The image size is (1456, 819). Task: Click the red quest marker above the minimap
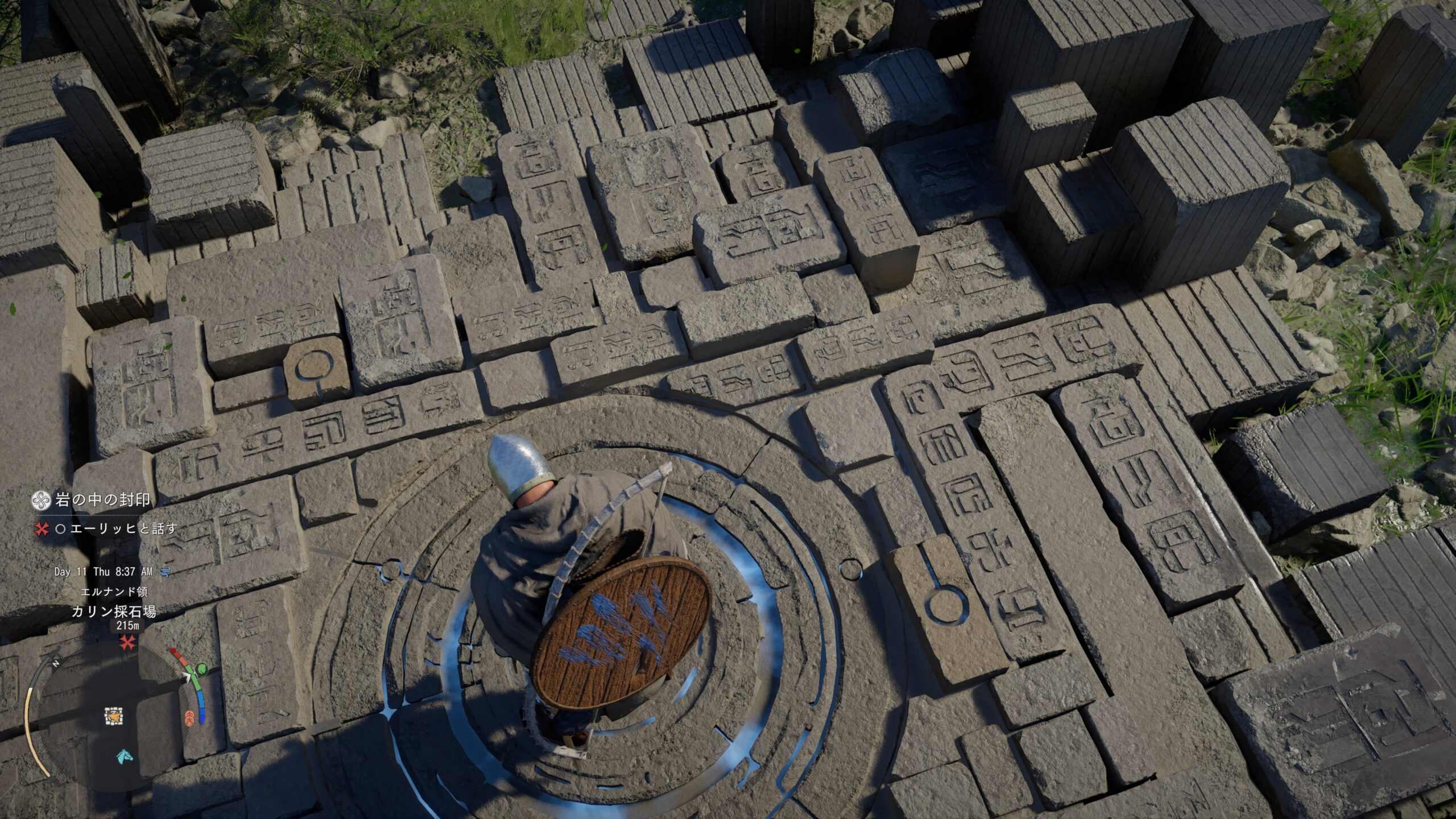[x=127, y=643]
